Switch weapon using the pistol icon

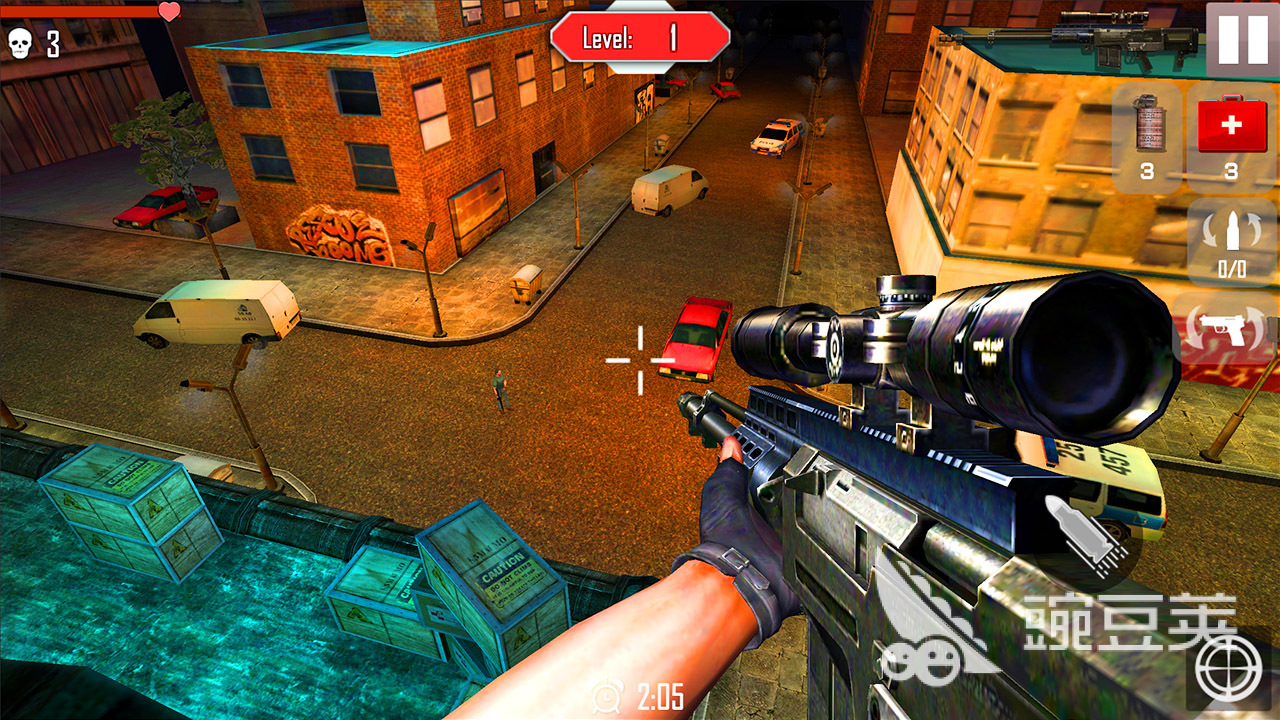click(x=1232, y=330)
